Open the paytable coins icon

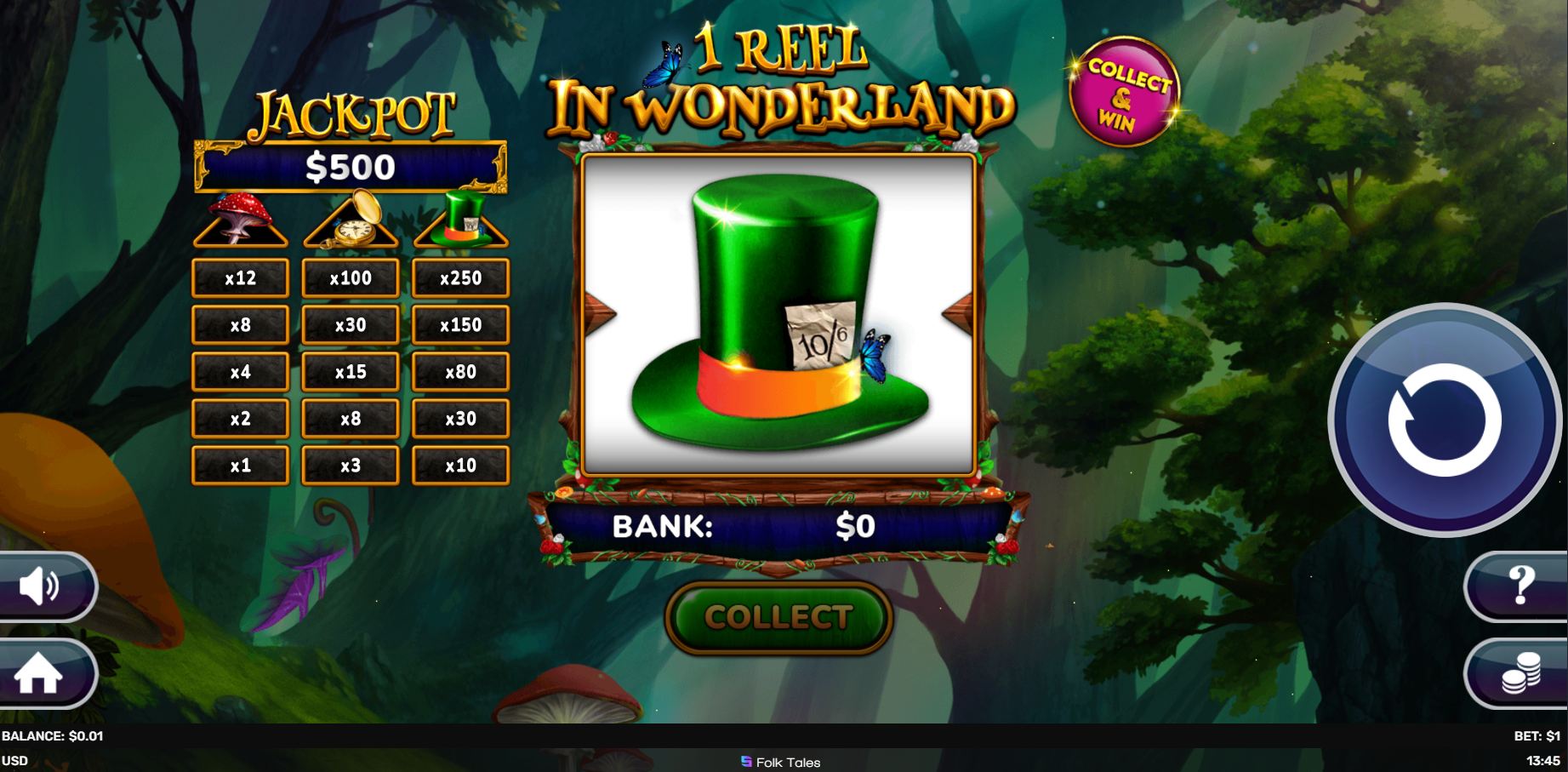pos(1523,673)
